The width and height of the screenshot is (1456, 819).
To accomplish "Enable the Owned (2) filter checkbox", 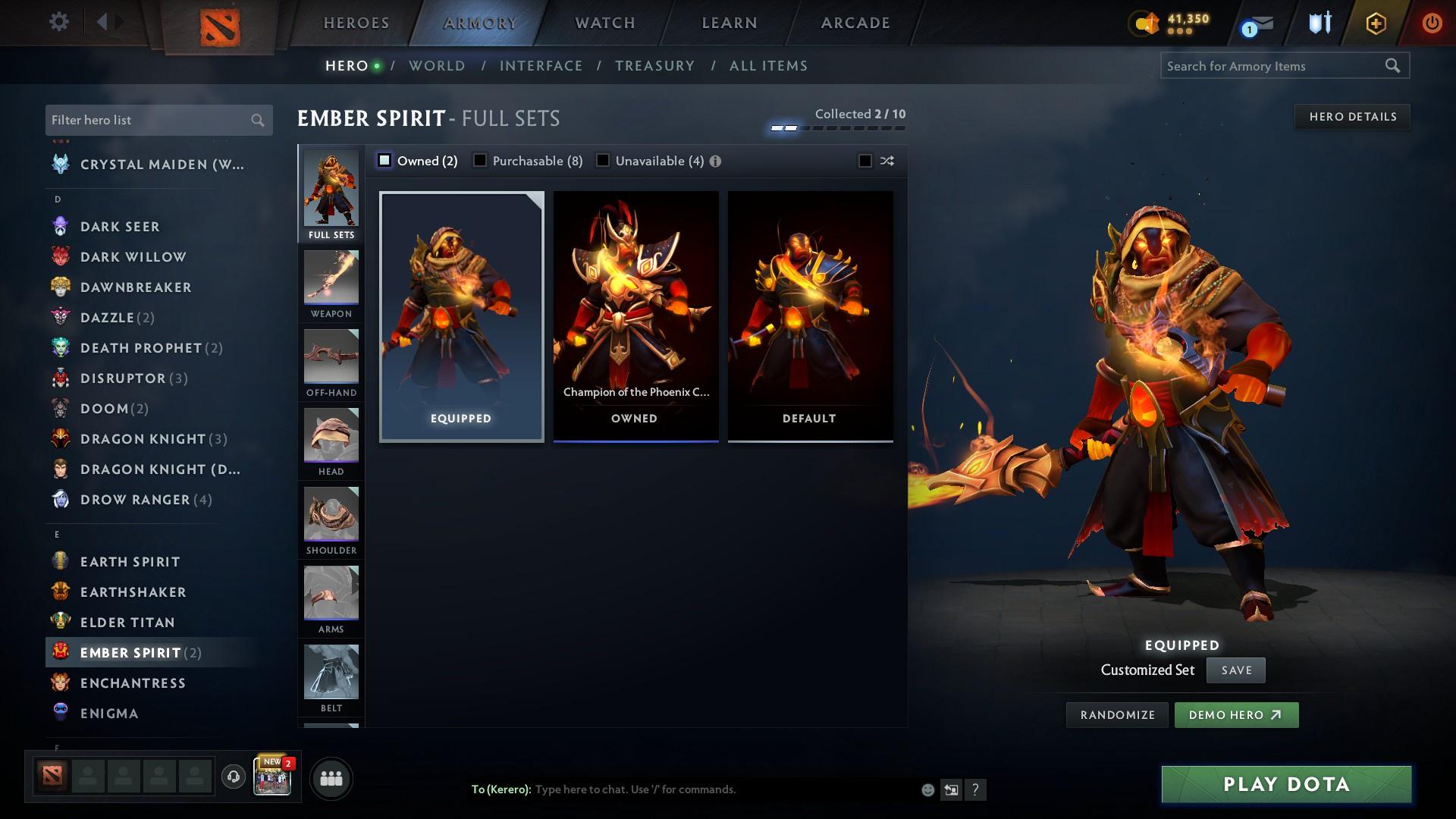I will tap(385, 160).
